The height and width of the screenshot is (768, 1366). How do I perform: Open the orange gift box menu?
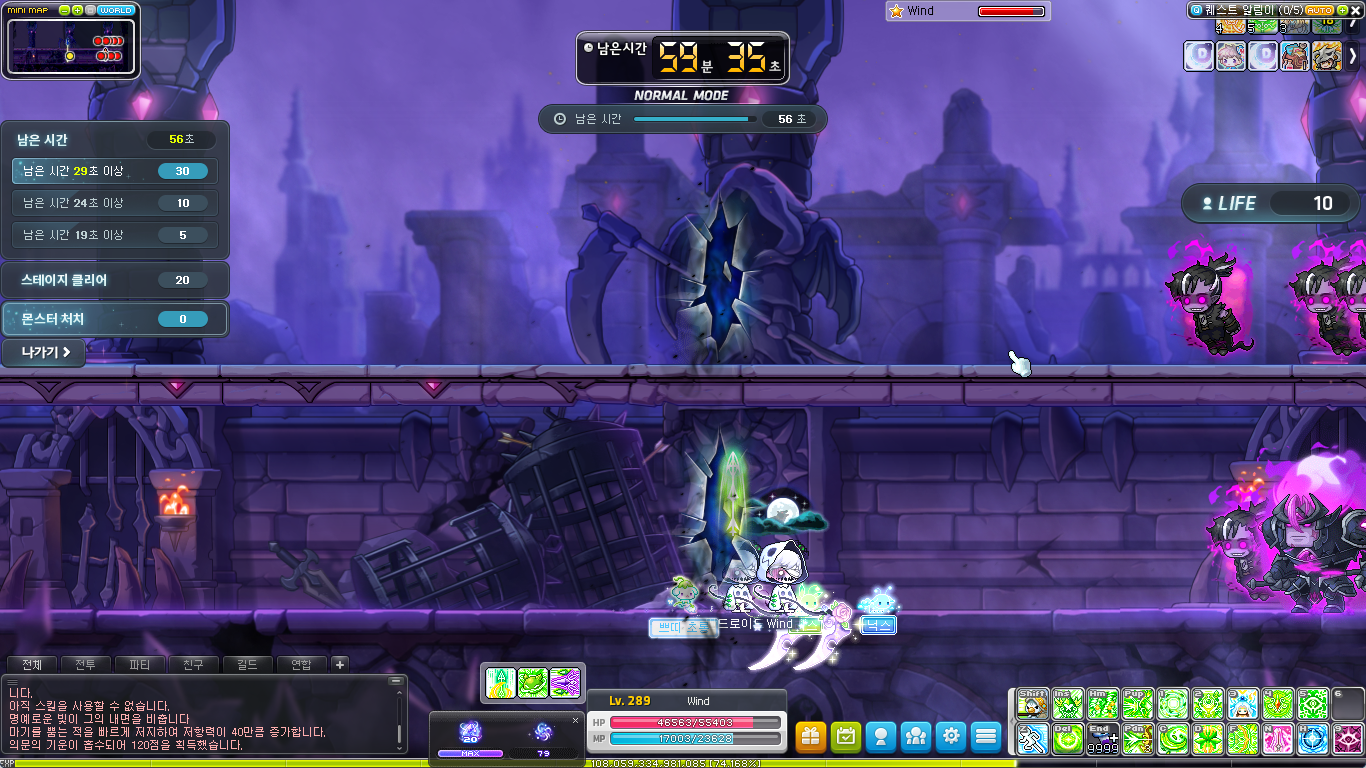811,737
